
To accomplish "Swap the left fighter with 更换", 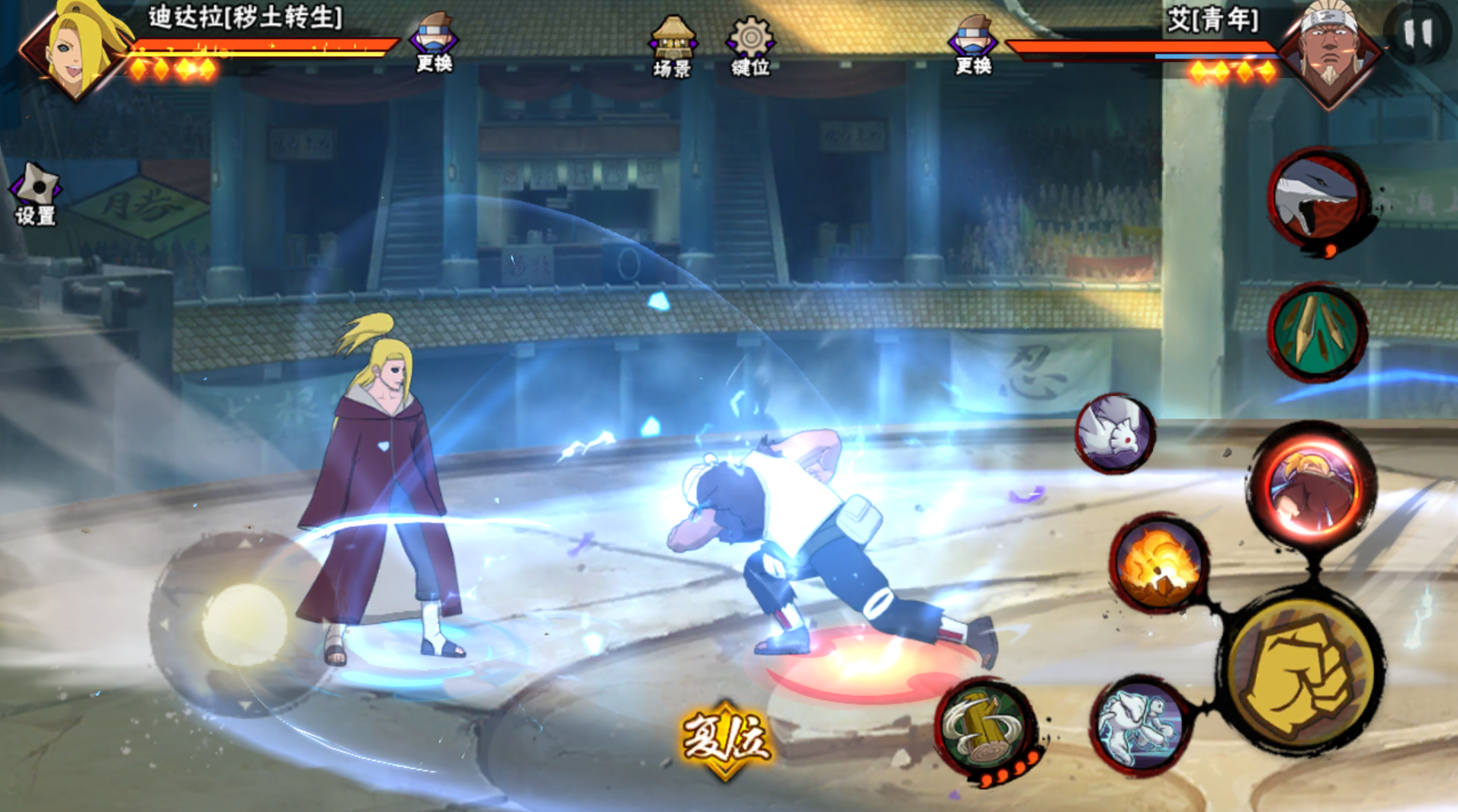I will pyautogui.click(x=434, y=44).
